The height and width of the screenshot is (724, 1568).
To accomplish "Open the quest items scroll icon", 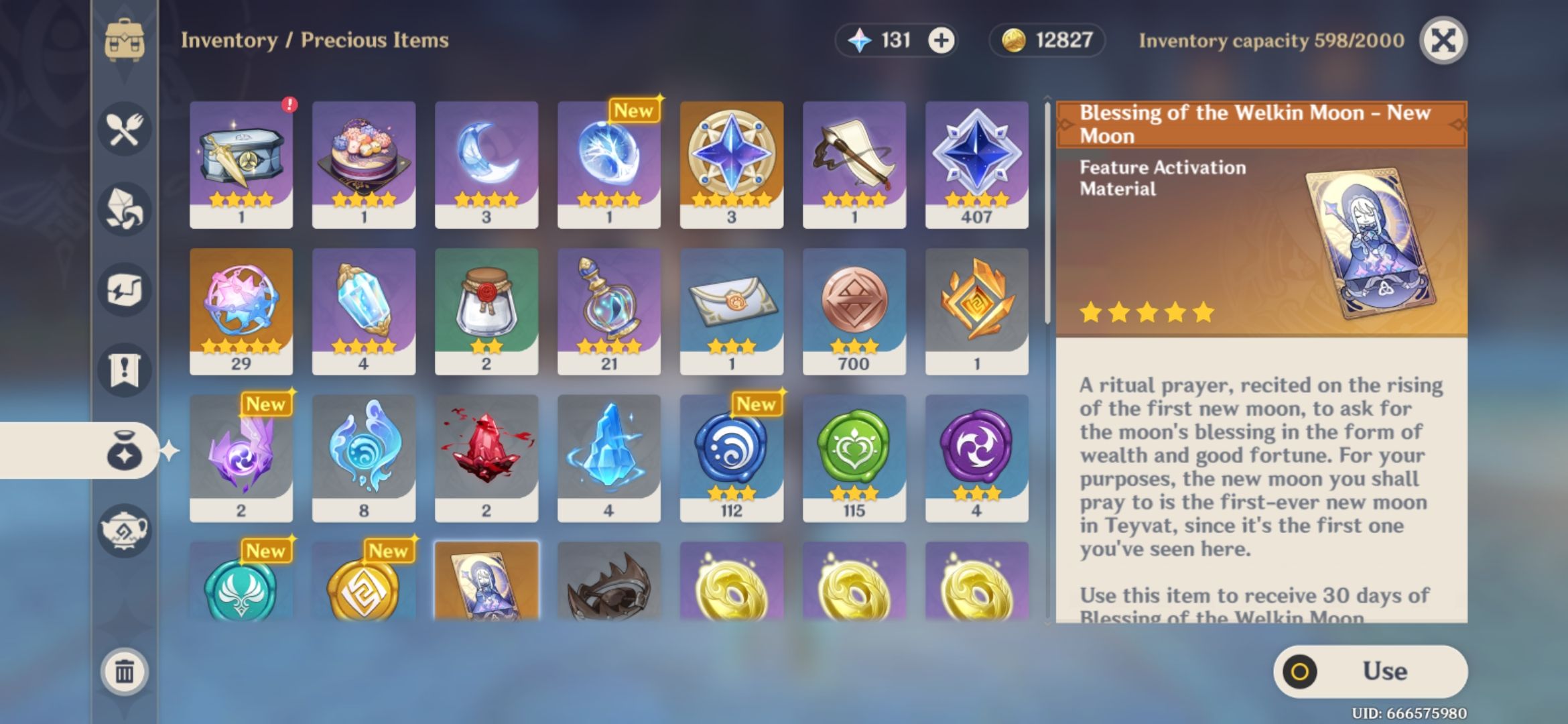I will pyautogui.click(x=124, y=371).
